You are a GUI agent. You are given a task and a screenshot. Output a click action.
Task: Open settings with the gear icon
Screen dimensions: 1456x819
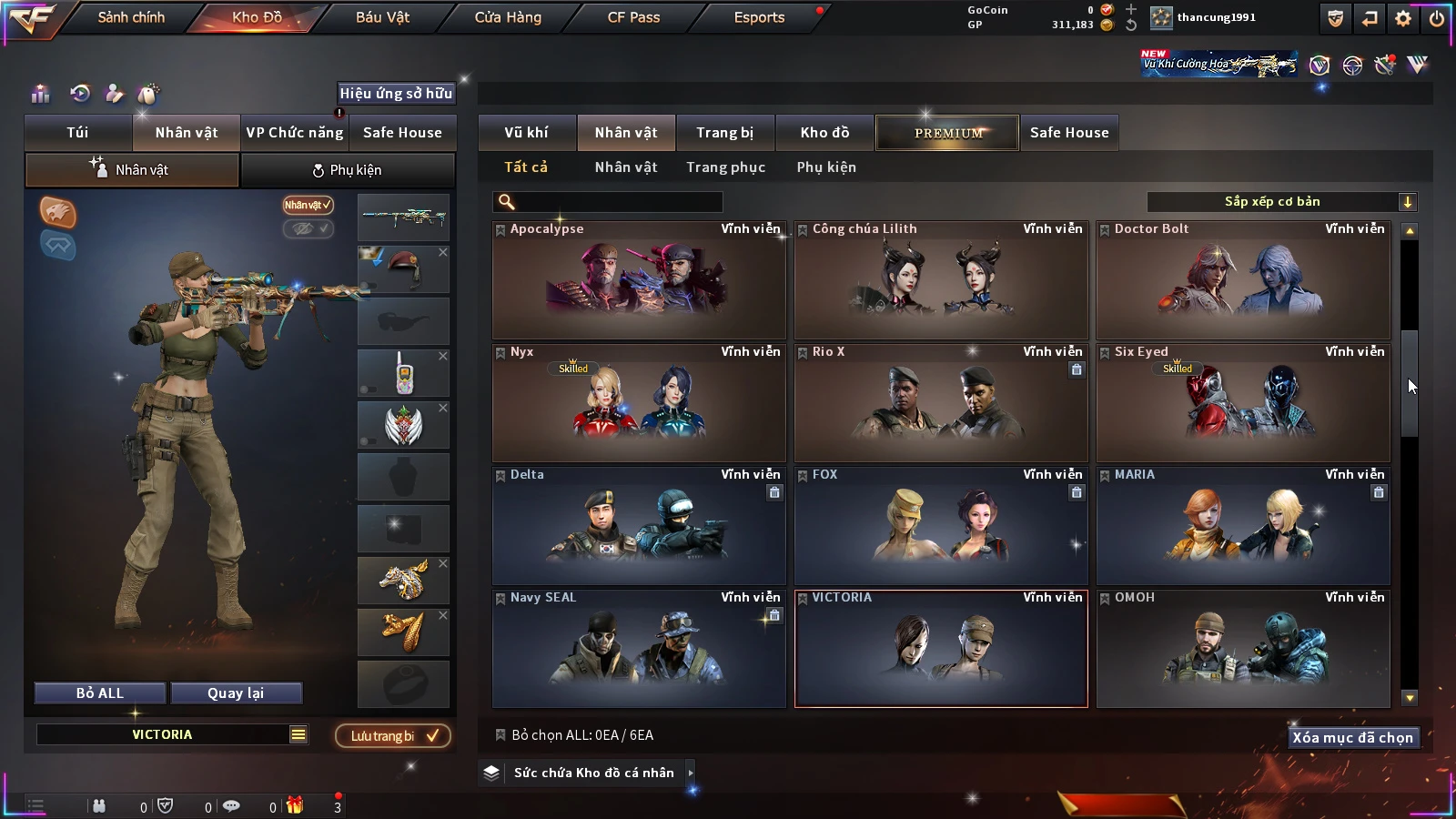tap(1403, 18)
